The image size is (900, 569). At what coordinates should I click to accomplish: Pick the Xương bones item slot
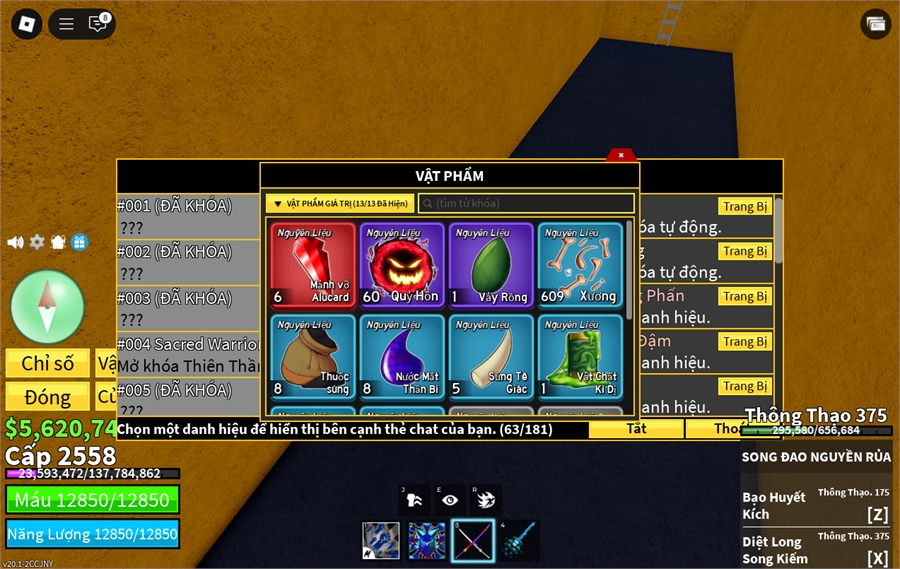[580, 264]
